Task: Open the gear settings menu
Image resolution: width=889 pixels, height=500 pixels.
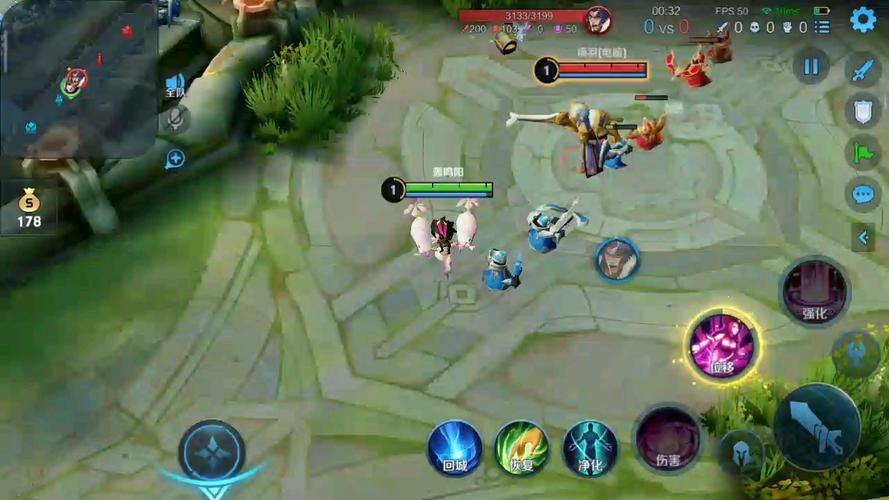Action: (x=862, y=19)
